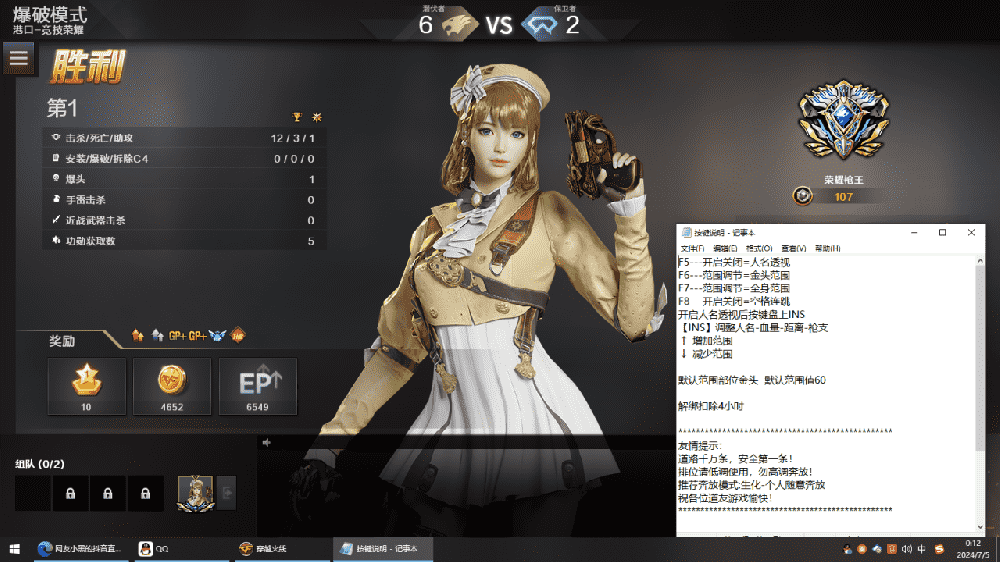The height and width of the screenshot is (562, 1000).
Task: Minimize the Notepad window
Action: click(914, 232)
